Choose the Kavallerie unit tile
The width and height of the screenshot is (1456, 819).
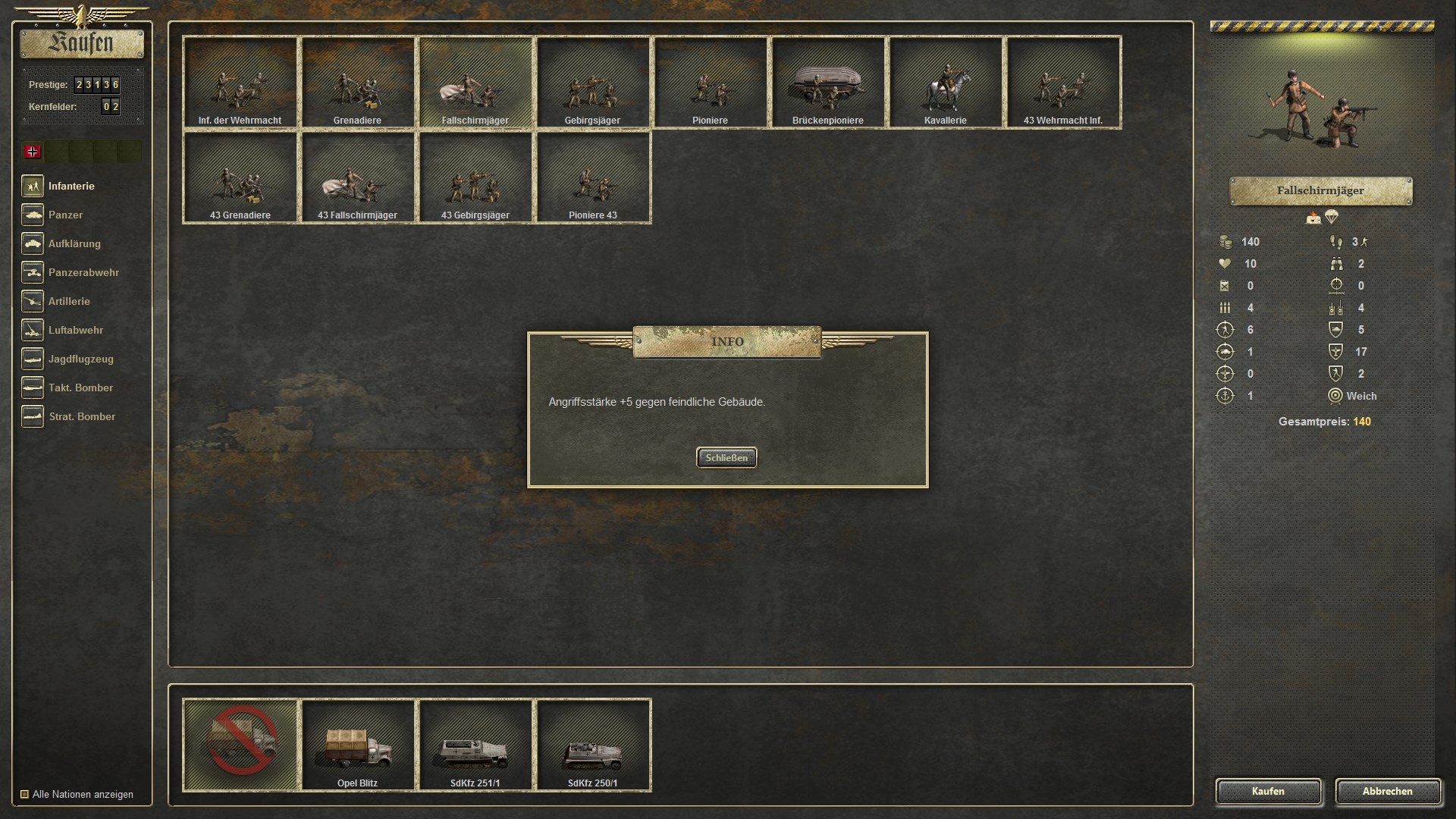pos(945,82)
